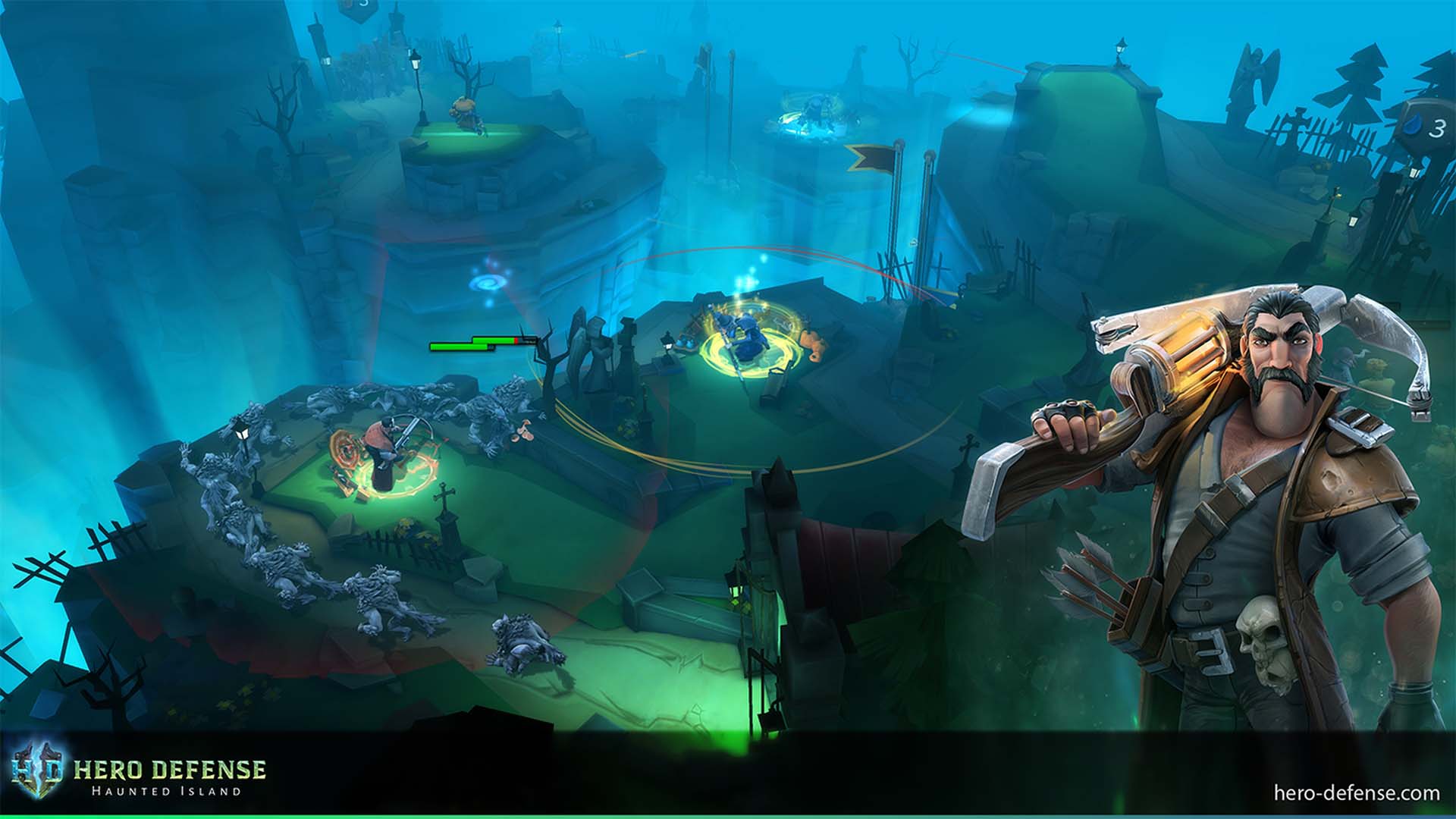Viewport: 1456px width, 819px height.
Task: Open the hero-defense.com website link
Action: click(1356, 793)
